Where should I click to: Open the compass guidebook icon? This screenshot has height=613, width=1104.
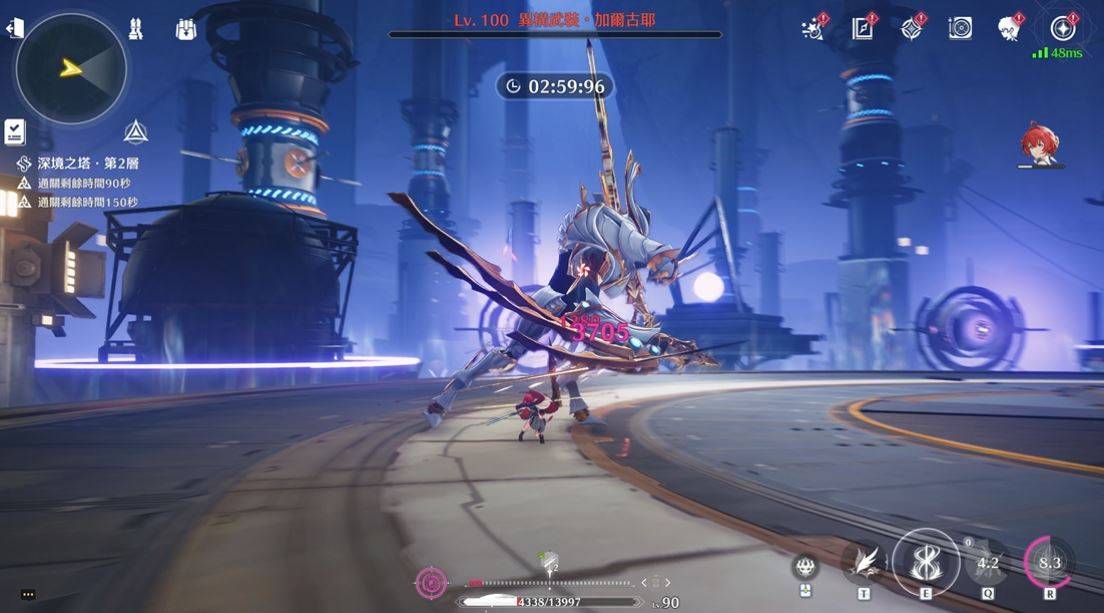coord(863,29)
